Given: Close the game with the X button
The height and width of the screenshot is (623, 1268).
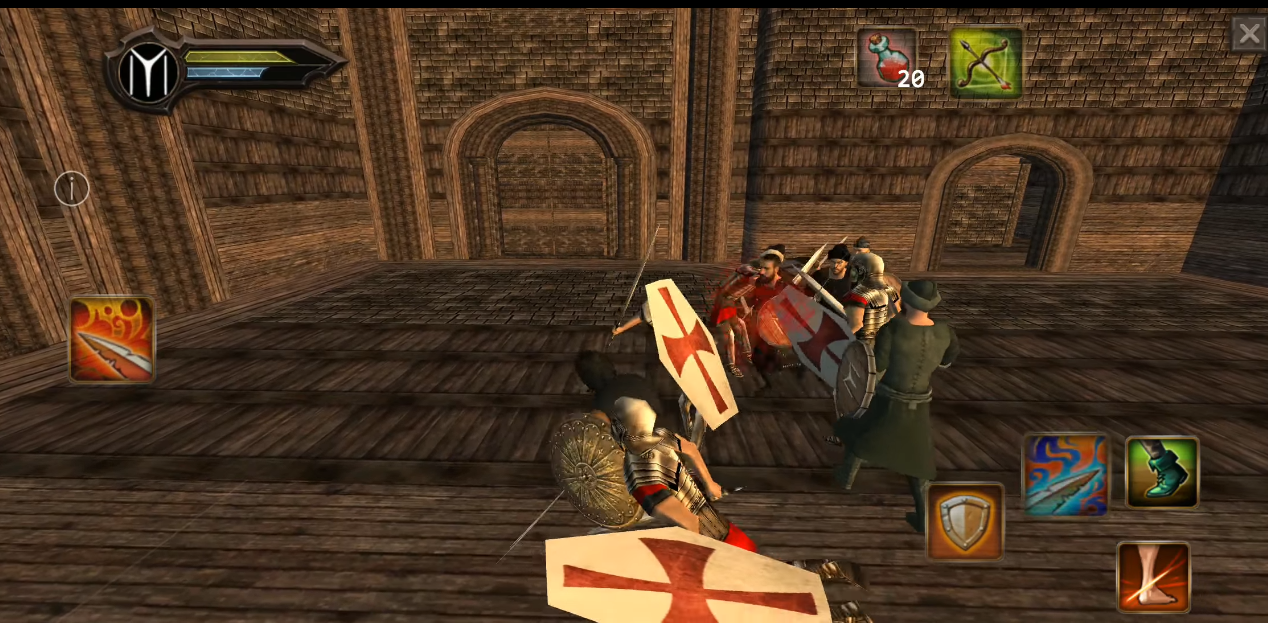Looking at the screenshot, I should coord(1248,34).
